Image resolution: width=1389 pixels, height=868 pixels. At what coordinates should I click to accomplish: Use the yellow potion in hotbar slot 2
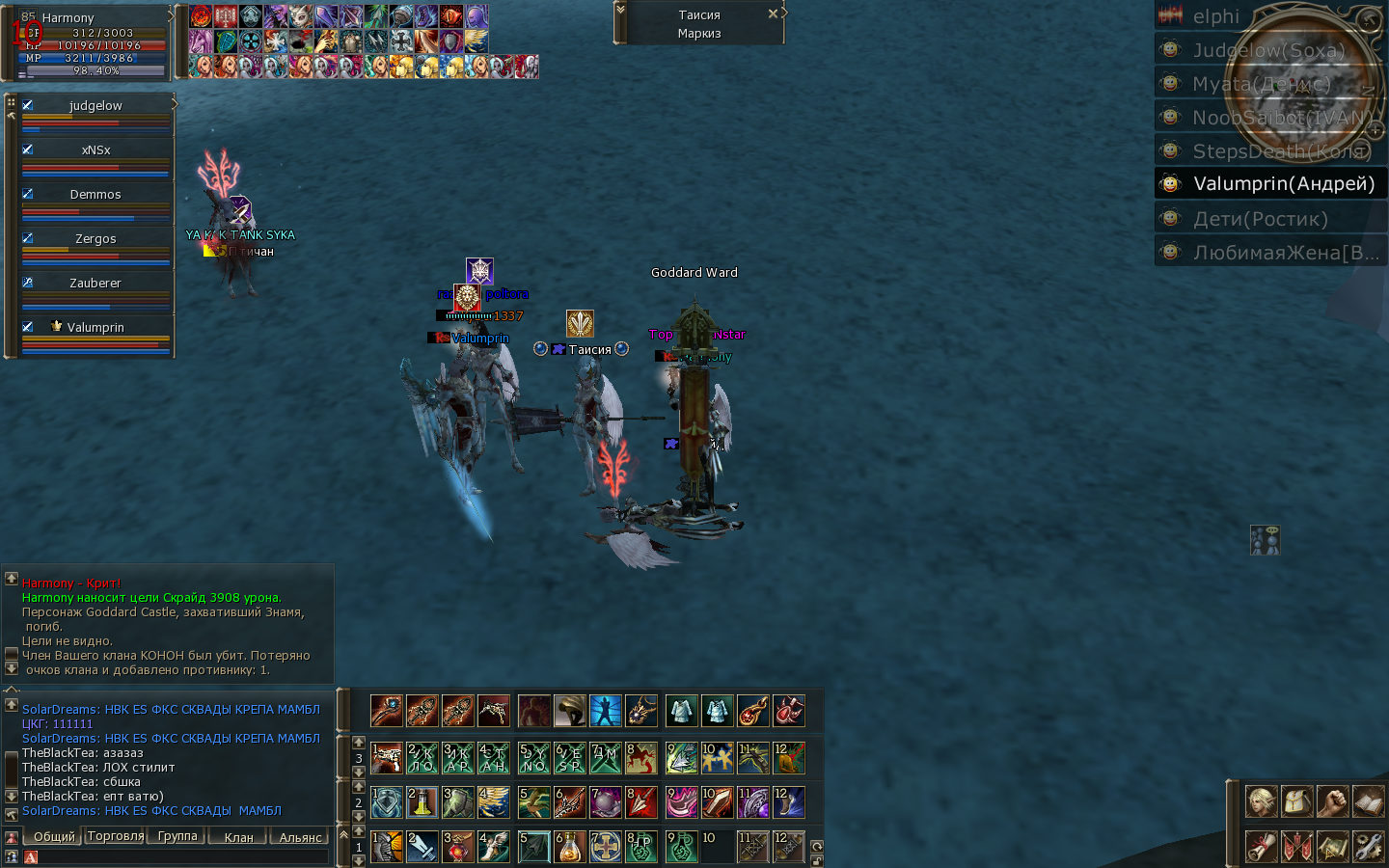pos(422,802)
